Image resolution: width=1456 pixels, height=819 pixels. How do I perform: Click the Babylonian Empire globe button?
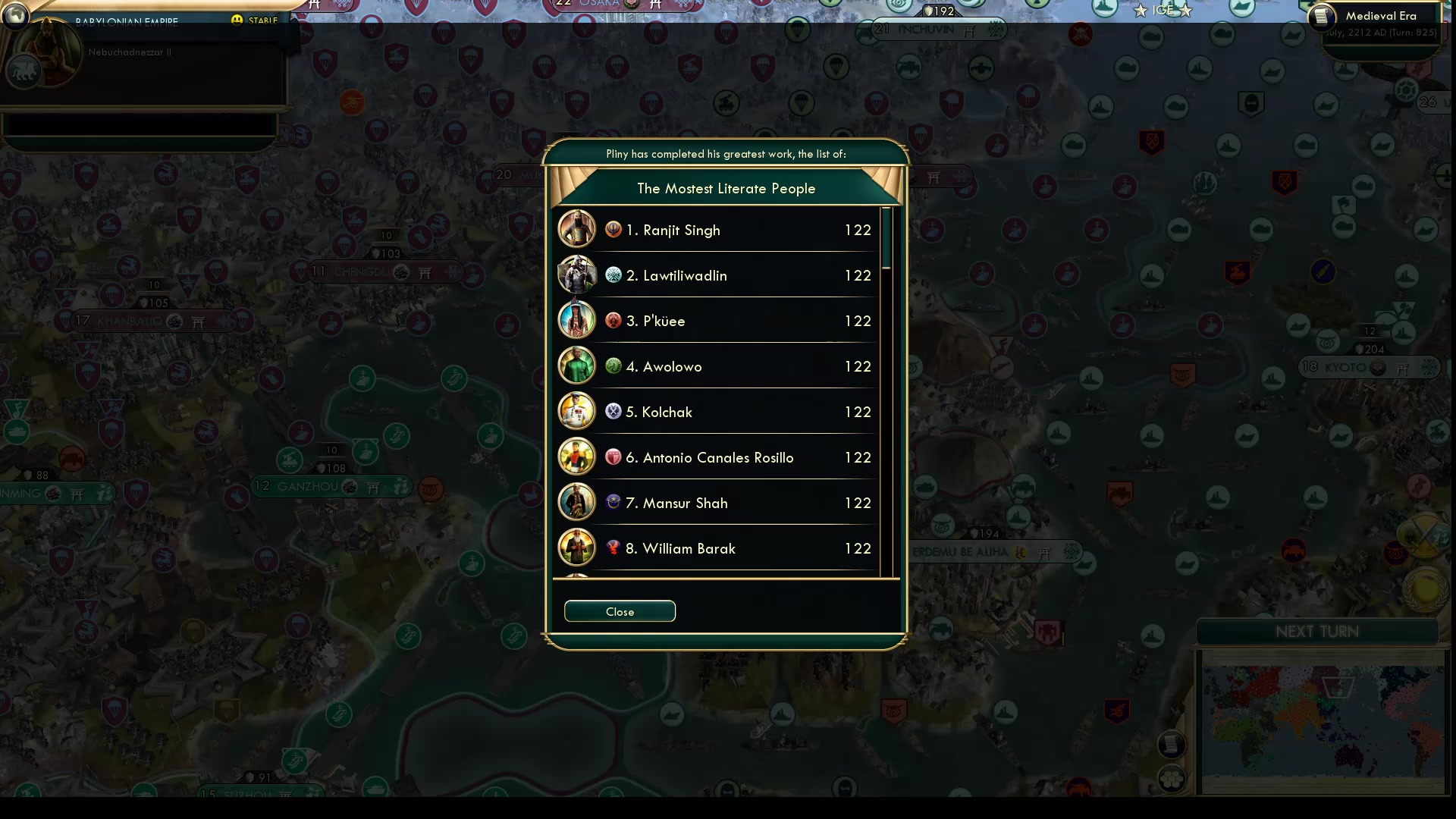(16, 17)
